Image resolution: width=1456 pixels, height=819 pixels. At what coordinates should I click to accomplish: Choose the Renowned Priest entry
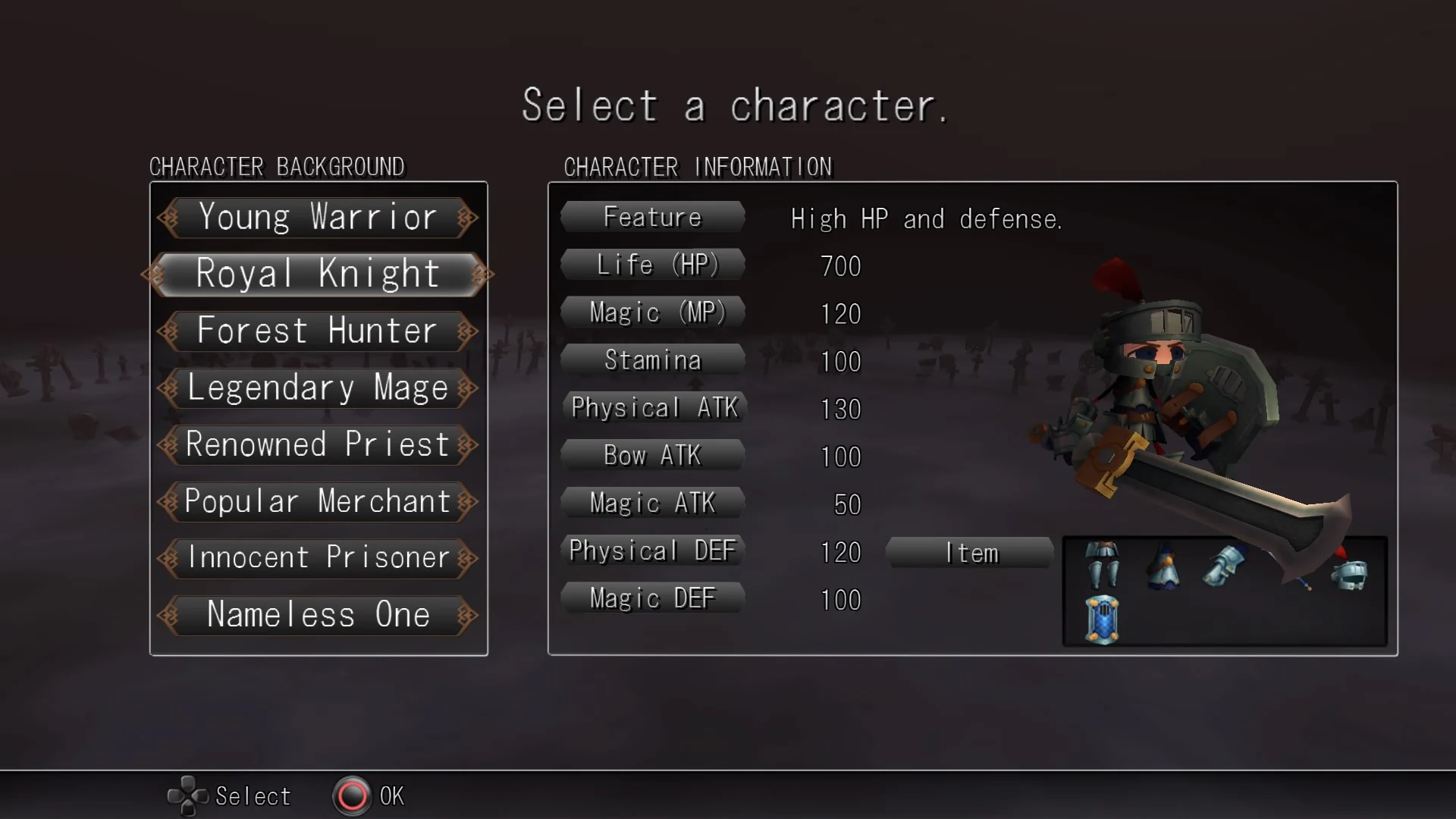coord(318,445)
